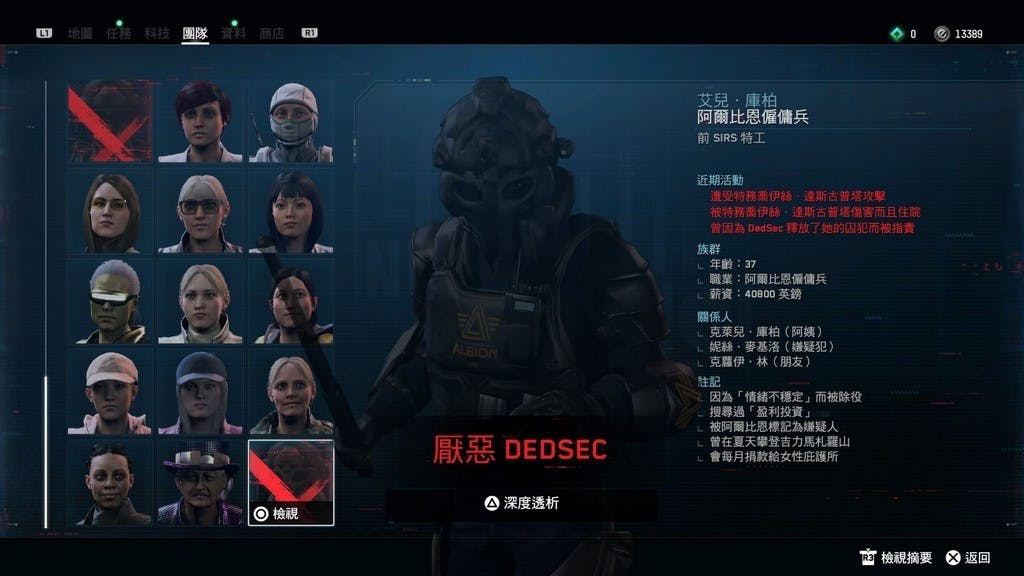Open the 商店 tab
This screenshot has height=576, width=1024.
pos(271,33)
